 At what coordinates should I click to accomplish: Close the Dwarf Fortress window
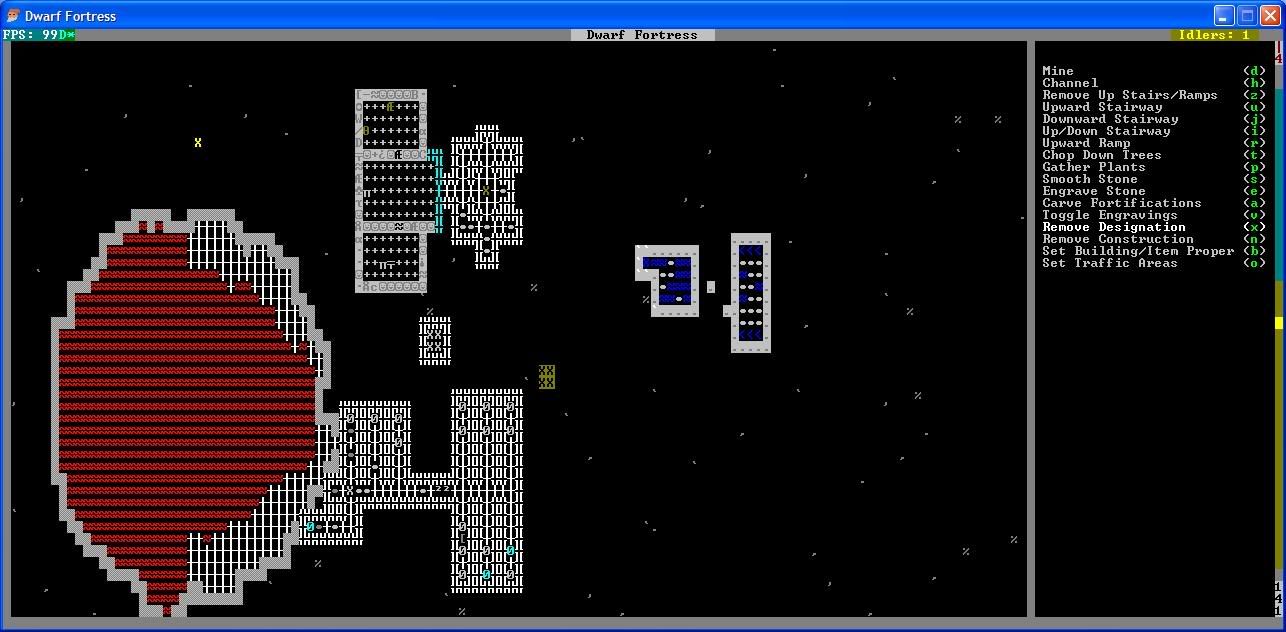(1269, 15)
